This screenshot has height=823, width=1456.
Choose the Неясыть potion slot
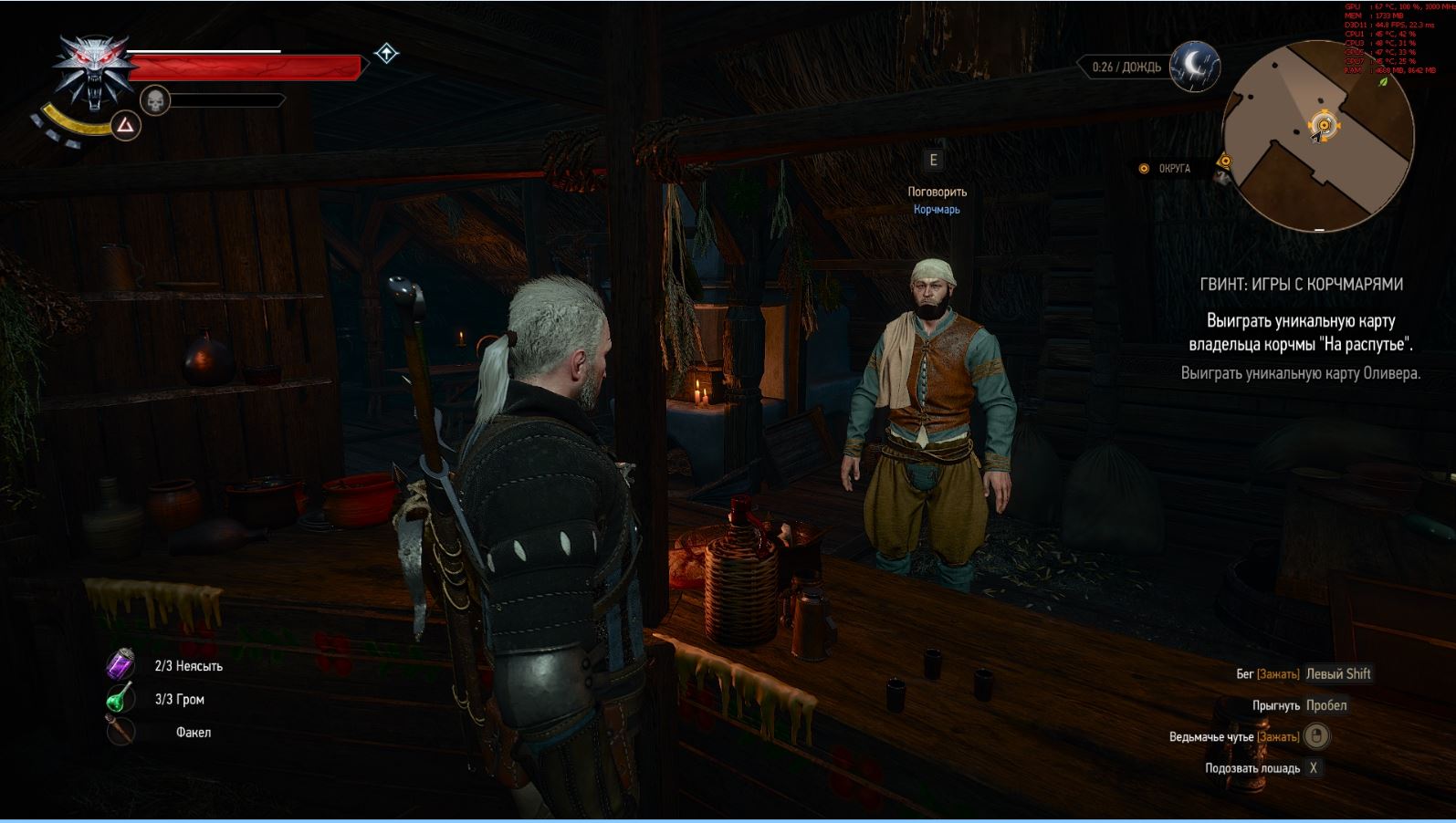tap(120, 666)
